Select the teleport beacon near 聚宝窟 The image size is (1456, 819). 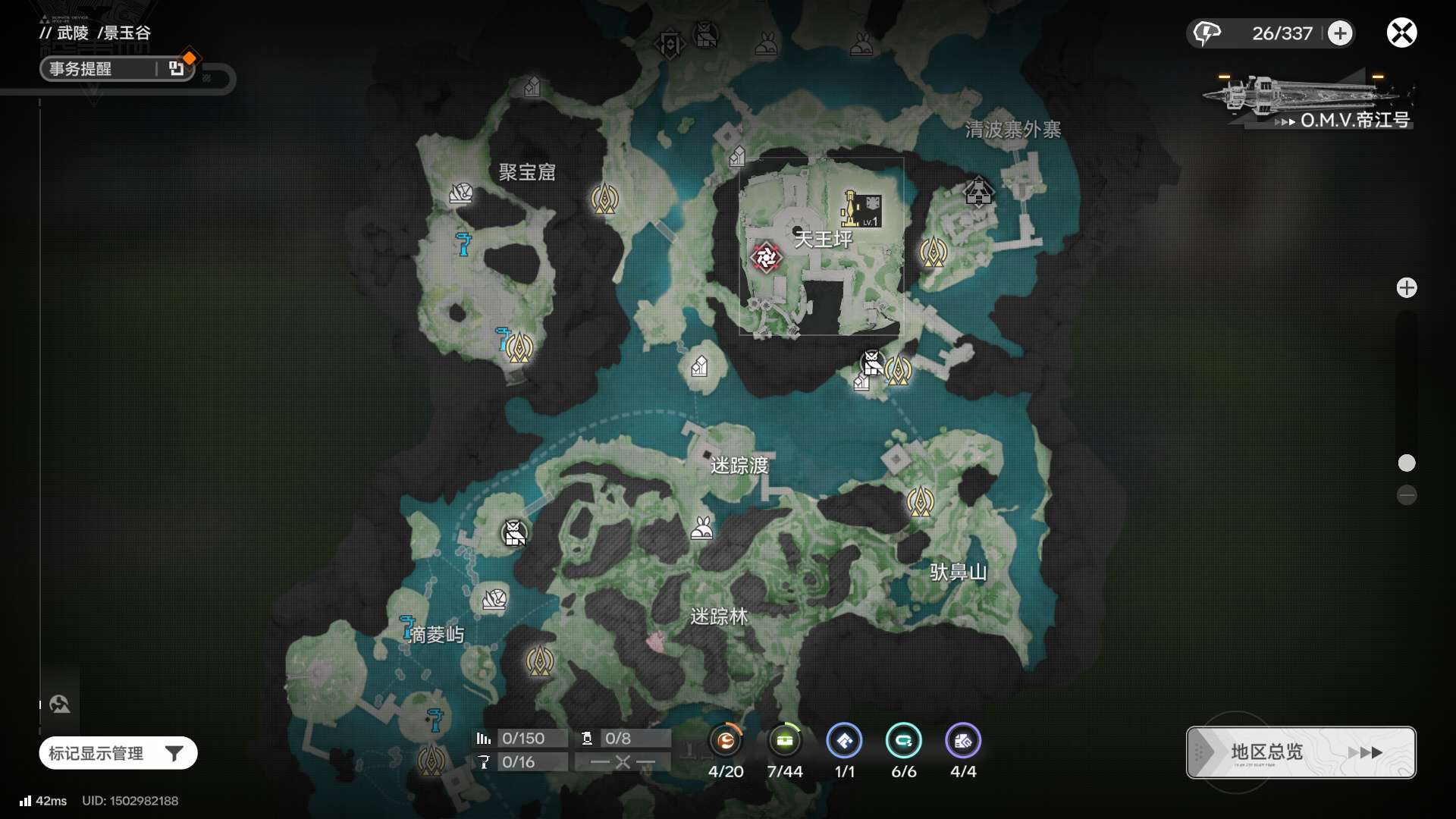click(x=604, y=199)
